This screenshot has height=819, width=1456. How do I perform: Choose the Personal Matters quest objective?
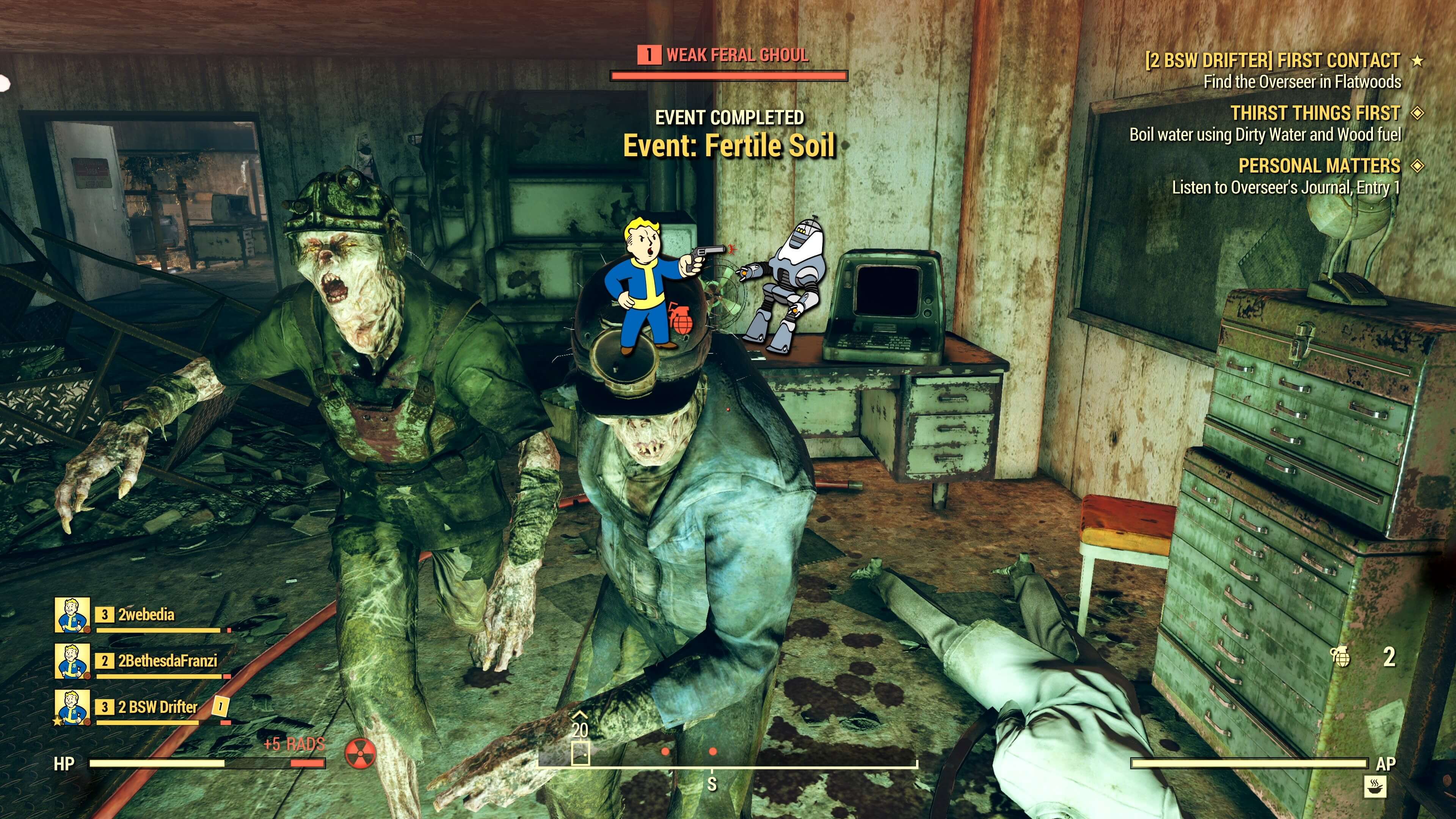coord(1319,166)
